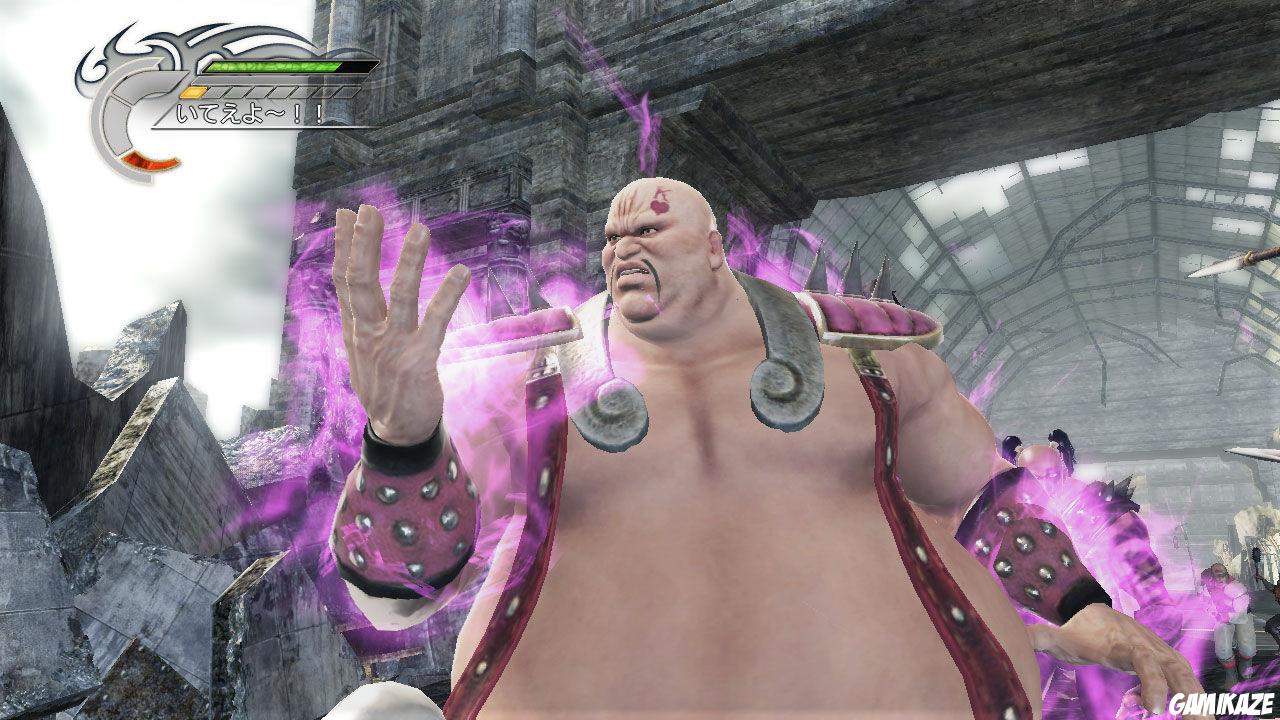Expand the subtitle banner showing Japanese text
Viewport: 1280px width, 720px height.
pyautogui.click(x=246, y=113)
